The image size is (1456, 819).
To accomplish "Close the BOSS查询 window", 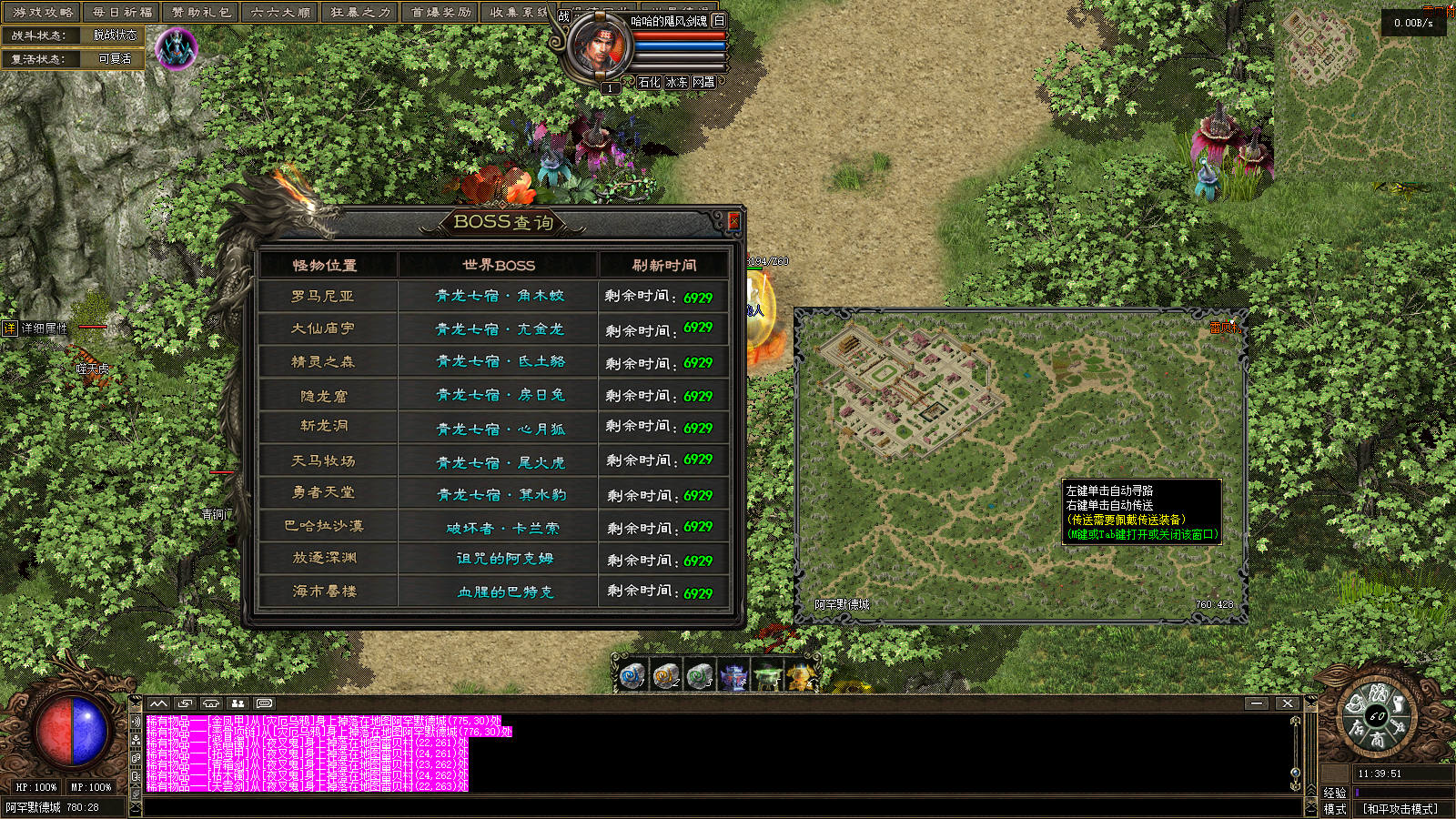I will [733, 221].
